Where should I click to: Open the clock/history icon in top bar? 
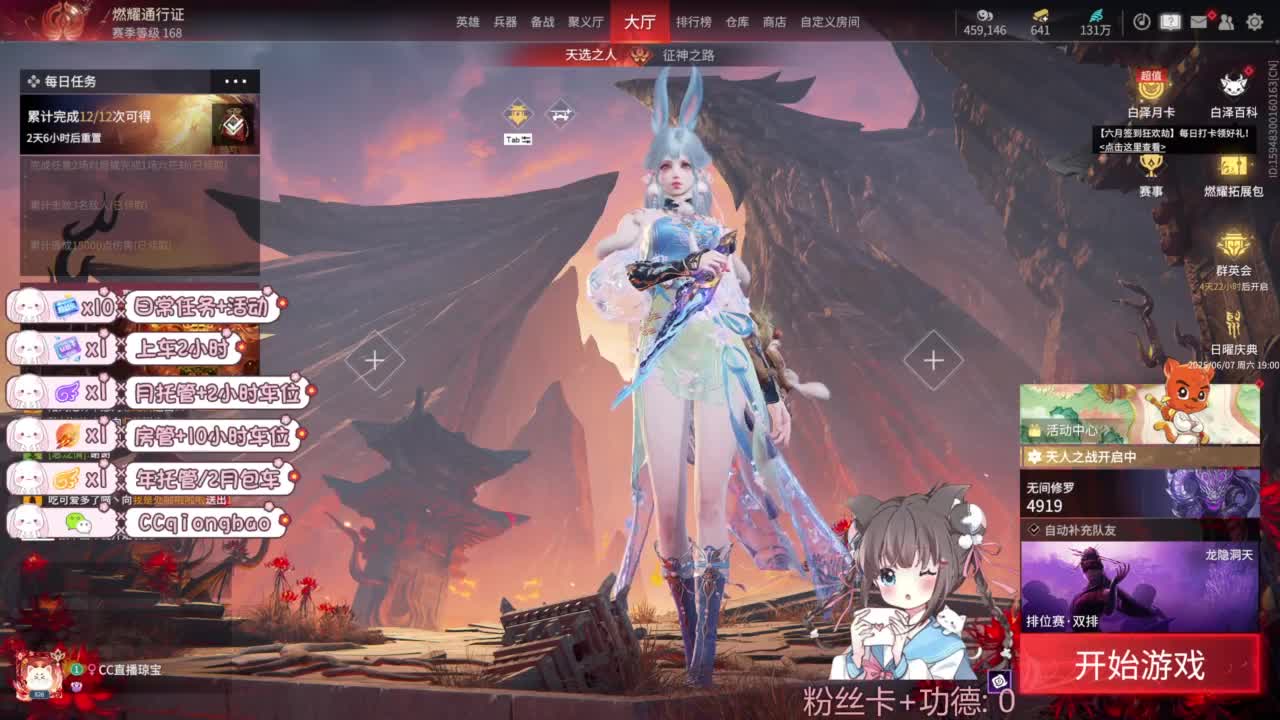click(x=1144, y=22)
